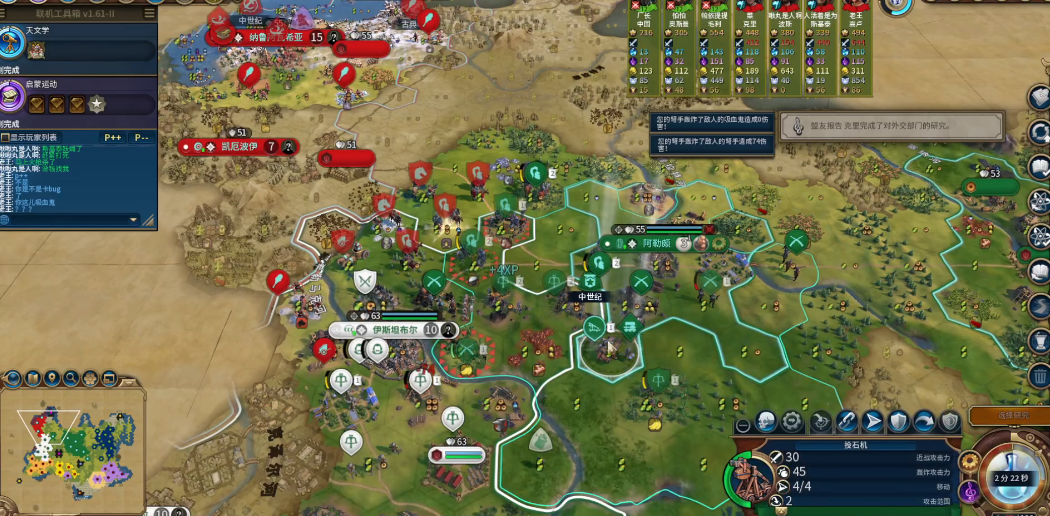Image resolution: width=1050 pixels, height=516 pixels.
Task: Select the skip turn curved-arrow action
Action: 924,421
